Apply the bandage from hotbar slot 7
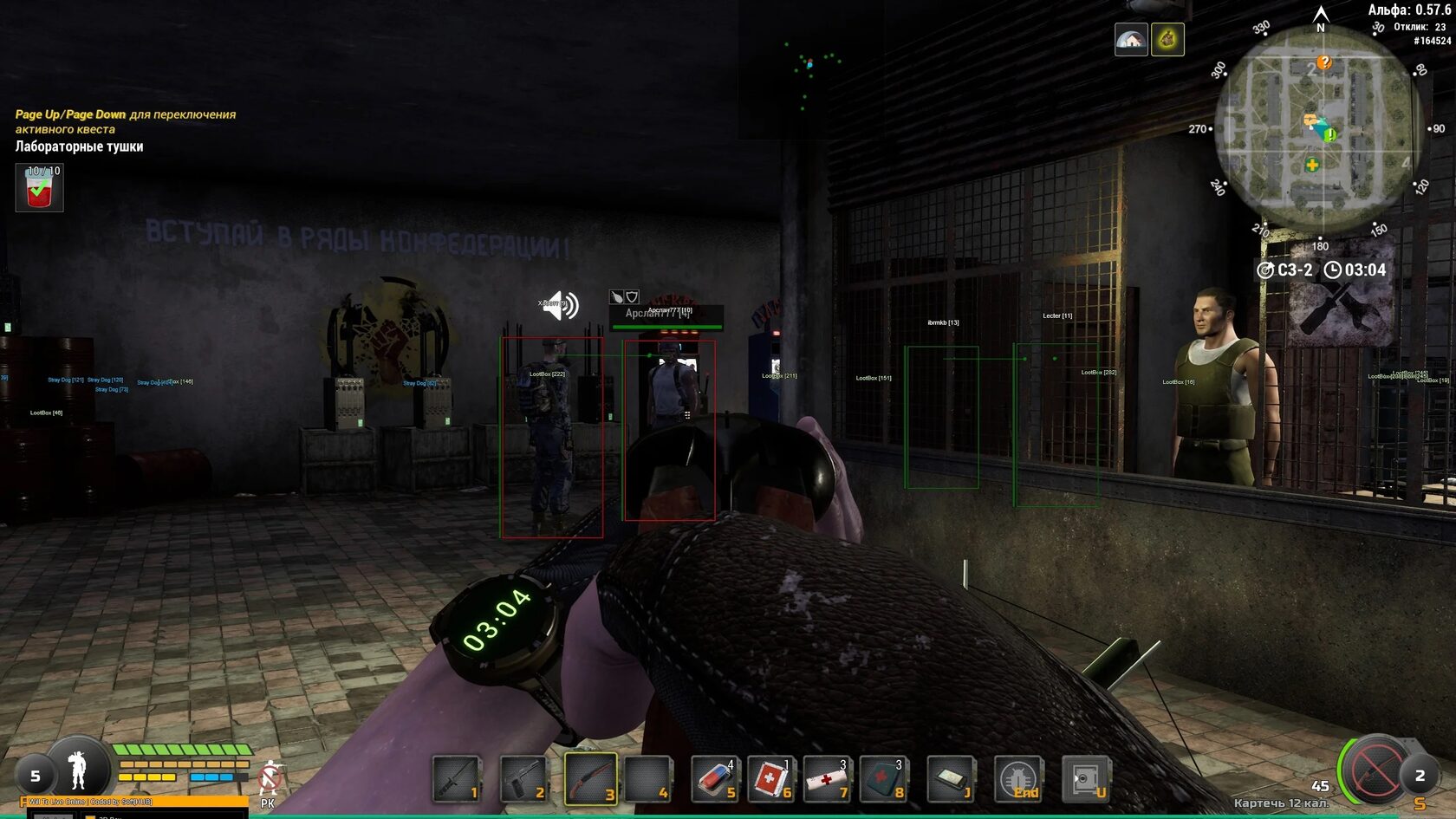 827,777
